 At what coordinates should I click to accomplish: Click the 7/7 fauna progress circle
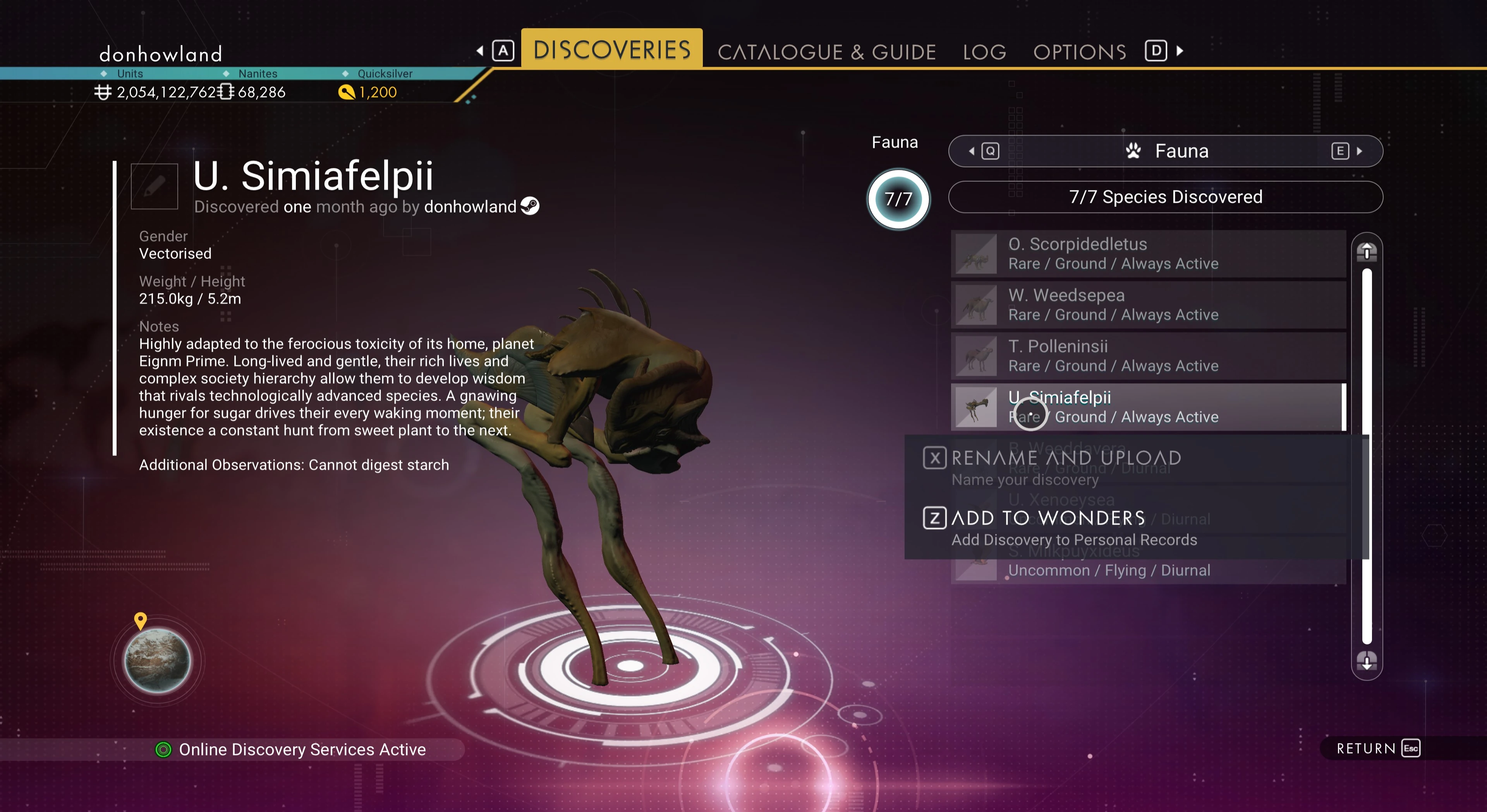tap(898, 199)
